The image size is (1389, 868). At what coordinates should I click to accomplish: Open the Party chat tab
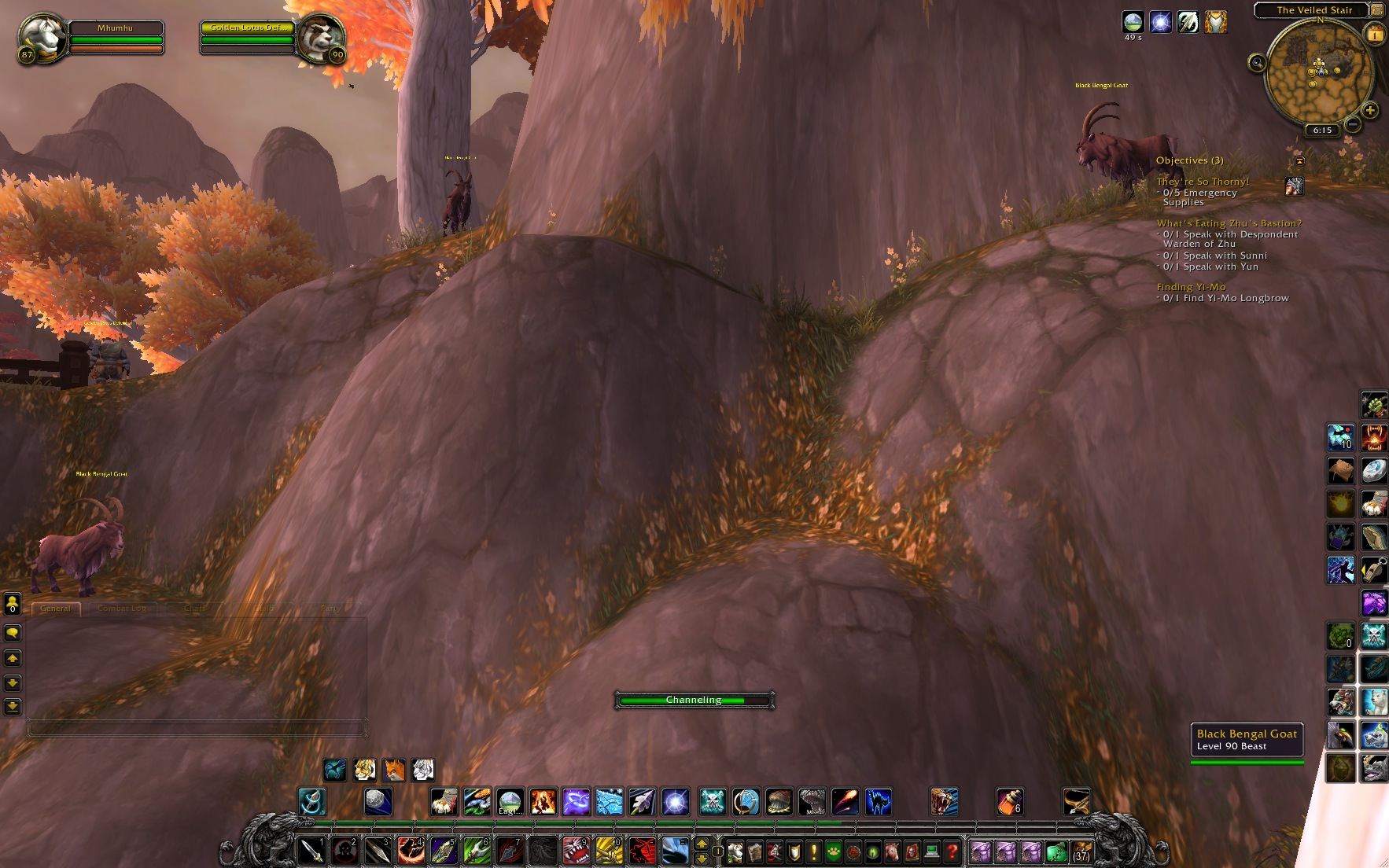[x=331, y=609]
